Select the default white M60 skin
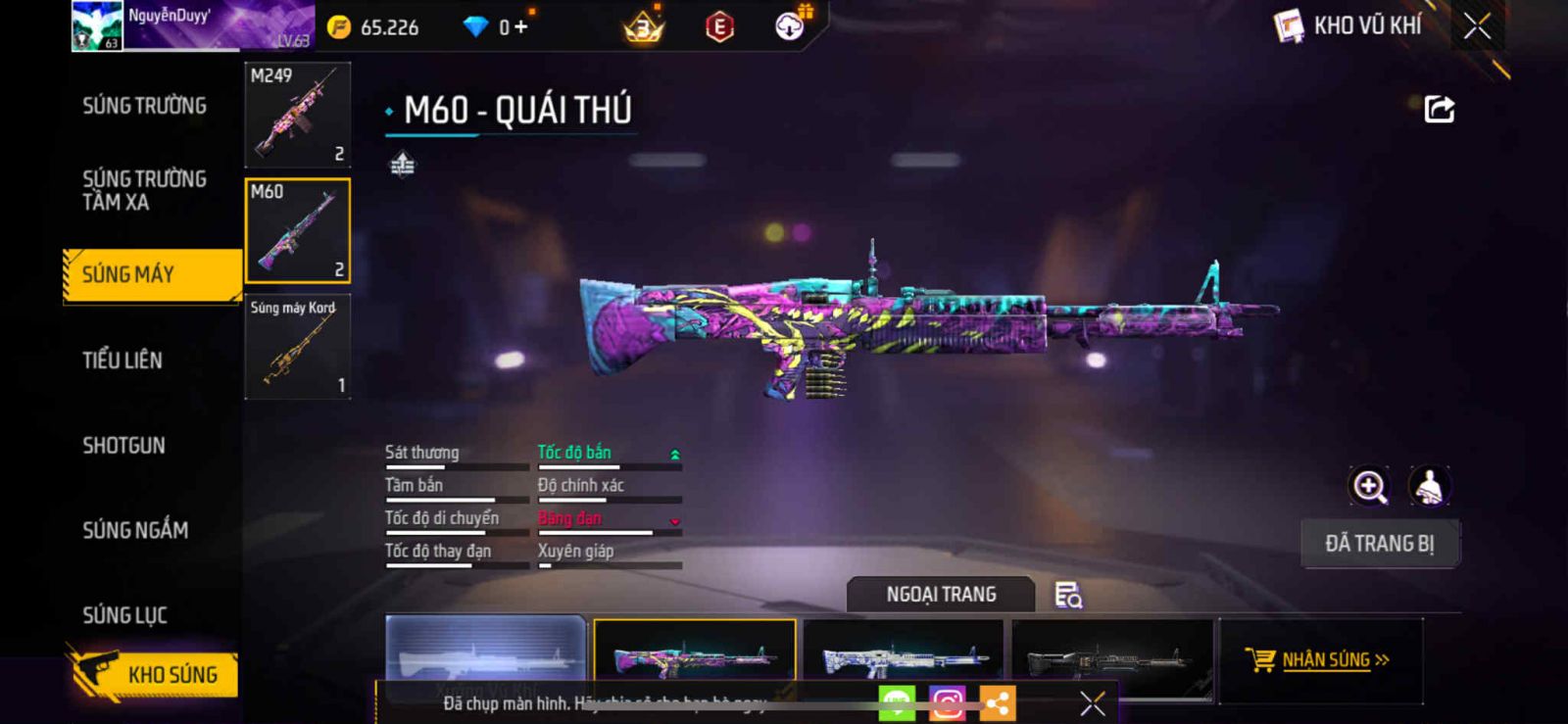 [485, 652]
